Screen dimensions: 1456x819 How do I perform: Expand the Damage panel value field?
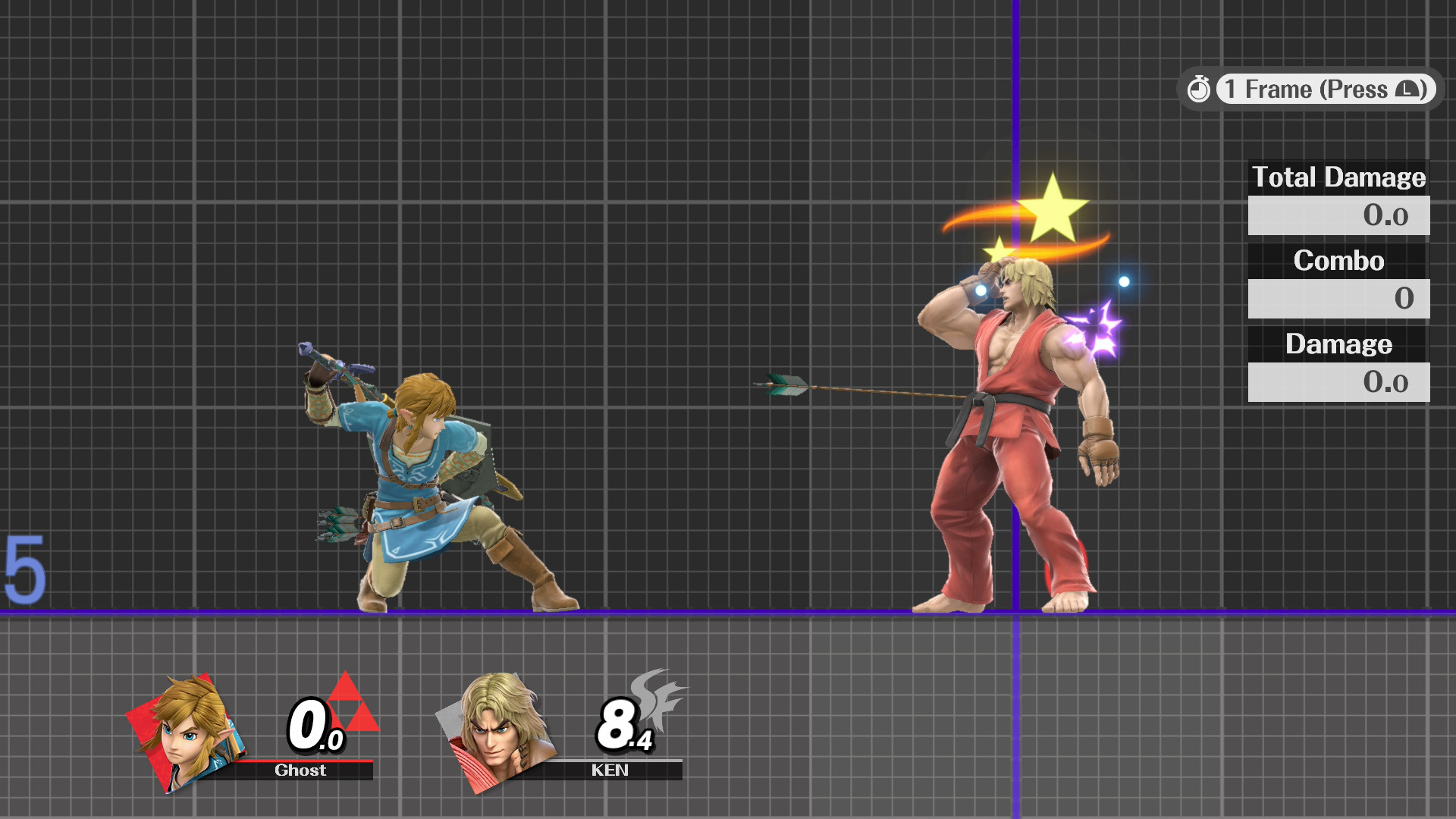click(x=1338, y=381)
